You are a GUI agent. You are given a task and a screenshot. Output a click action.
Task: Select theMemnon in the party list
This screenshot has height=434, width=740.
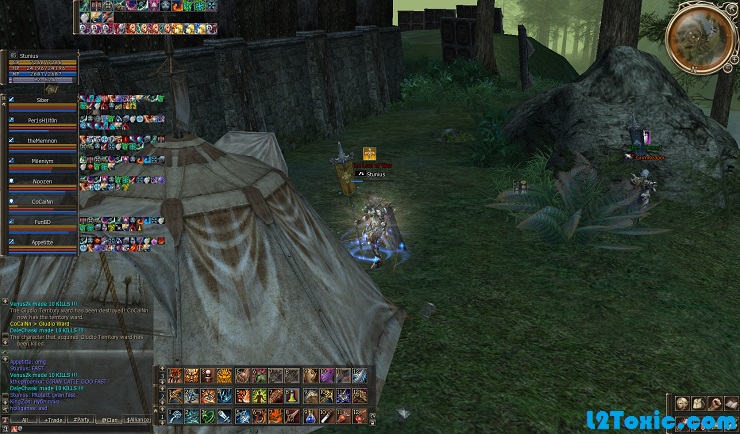pos(41,142)
